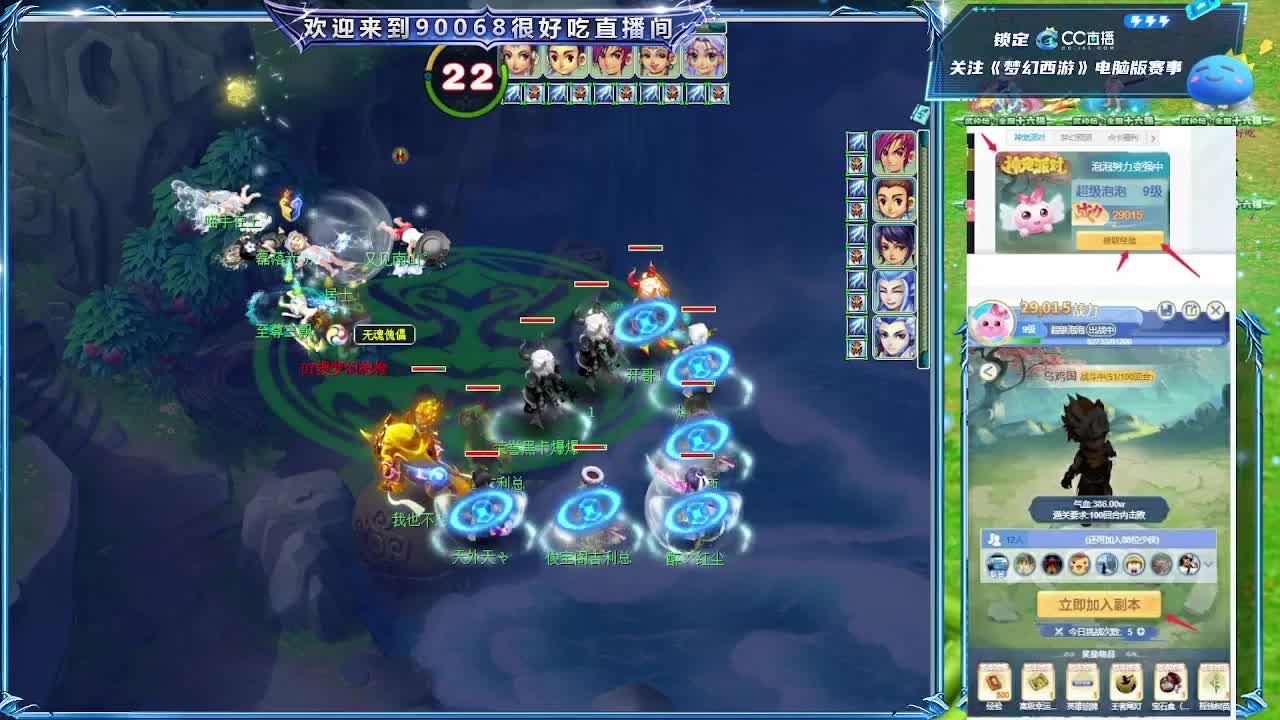Click the X toggle beside 今日挑战次数
Screen dimensions: 1280x720
pyautogui.click(x=1057, y=632)
